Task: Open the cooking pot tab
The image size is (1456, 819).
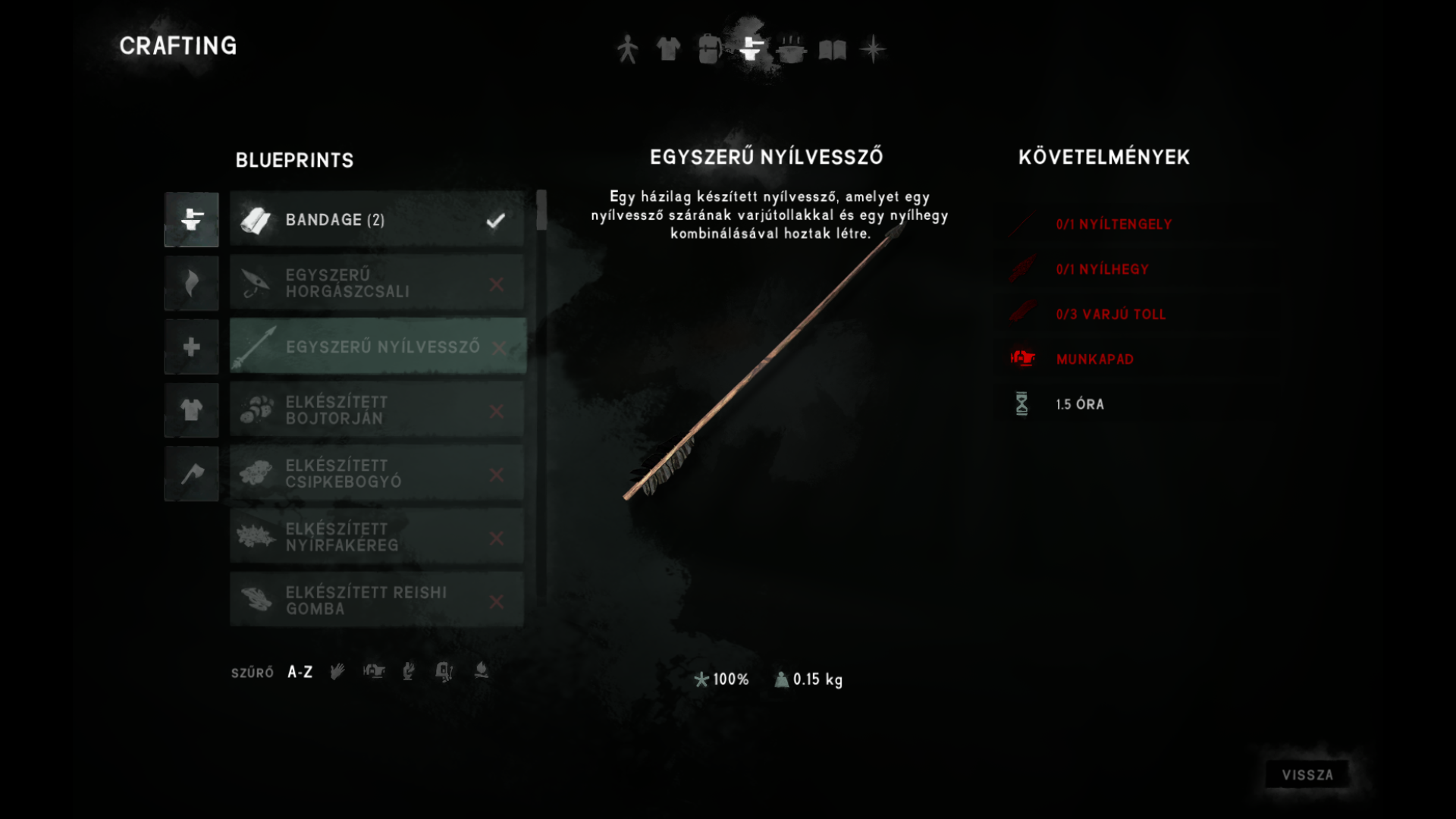Action: pos(791,49)
